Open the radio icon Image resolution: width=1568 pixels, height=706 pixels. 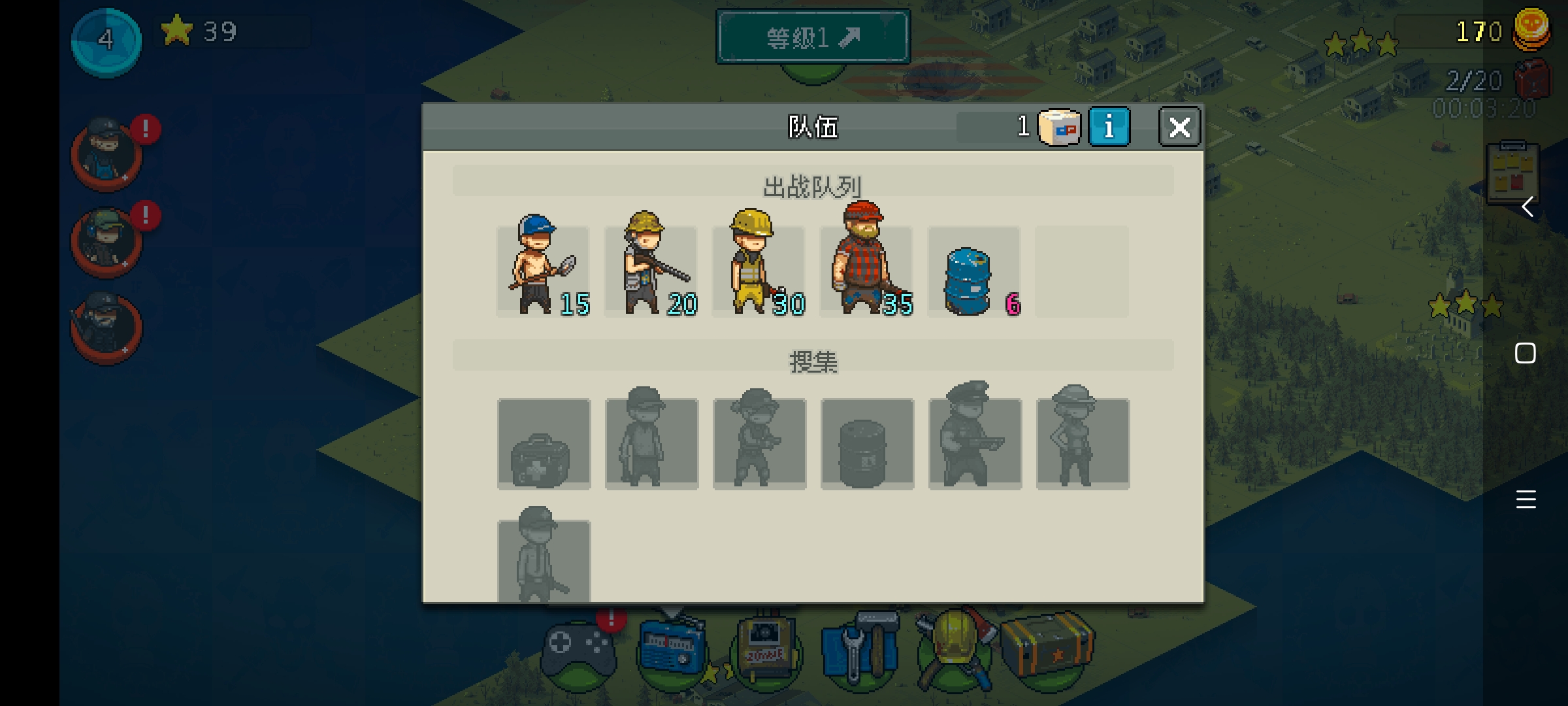[x=672, y=651]
